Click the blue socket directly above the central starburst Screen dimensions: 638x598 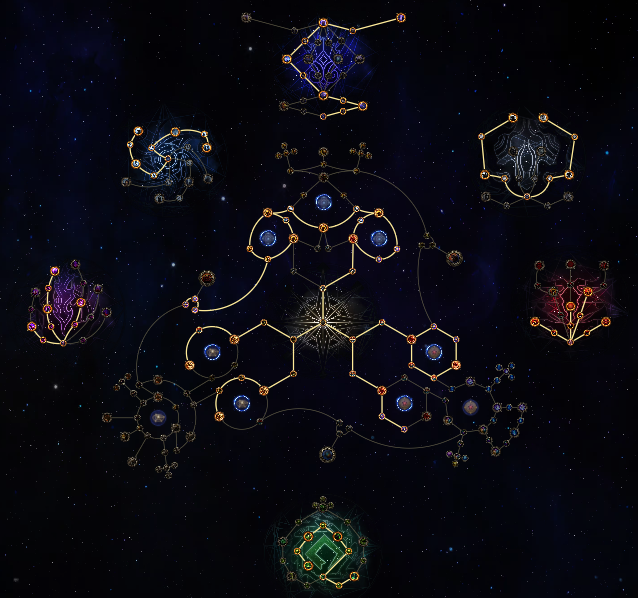[323, 203]
